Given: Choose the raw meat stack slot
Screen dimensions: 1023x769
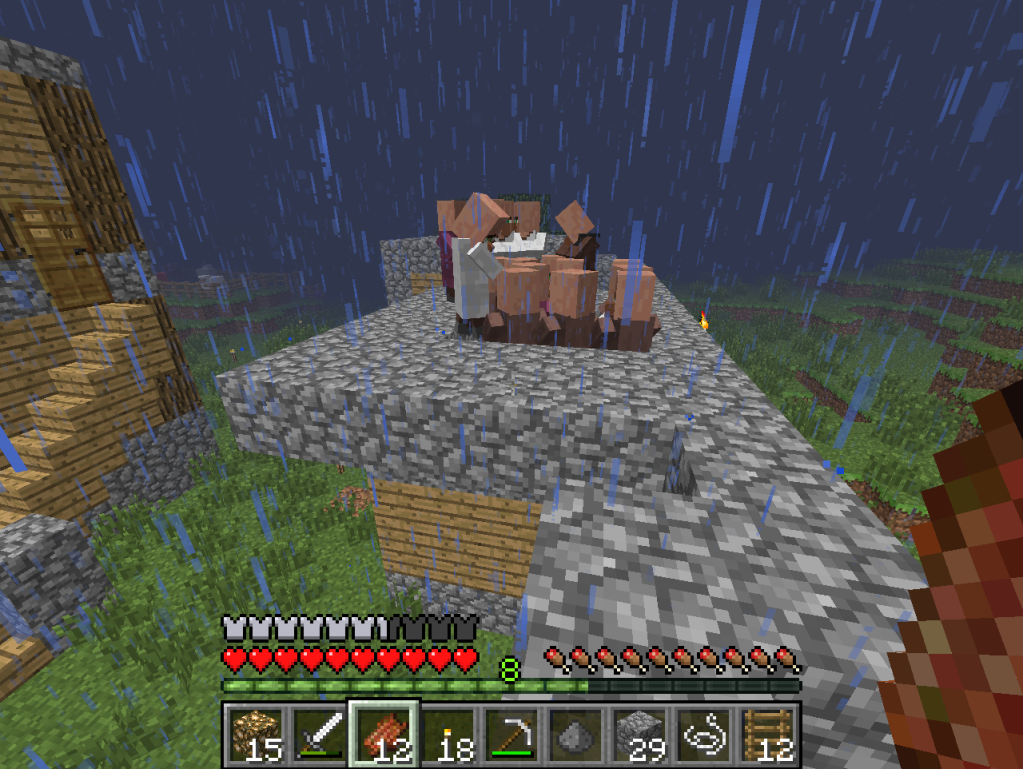Looking at the screenshot, I should (384, 734).
